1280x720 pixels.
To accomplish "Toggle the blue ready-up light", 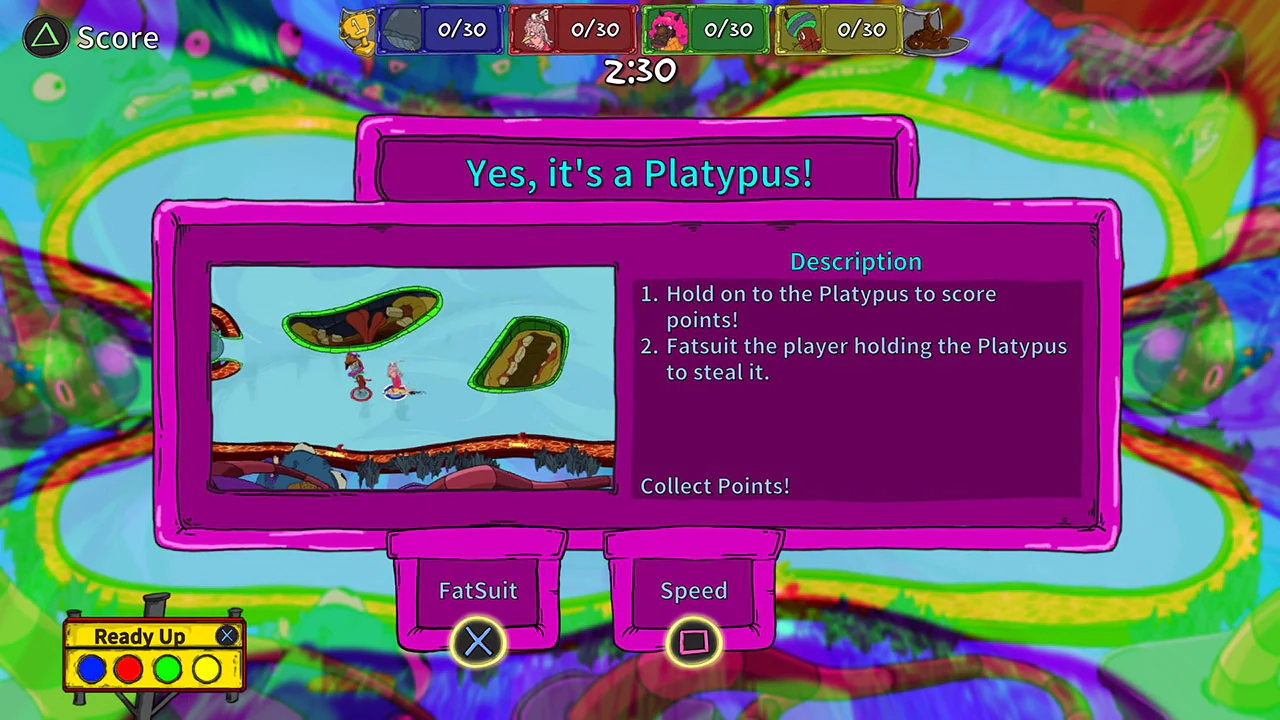I will tap(91, 670).
